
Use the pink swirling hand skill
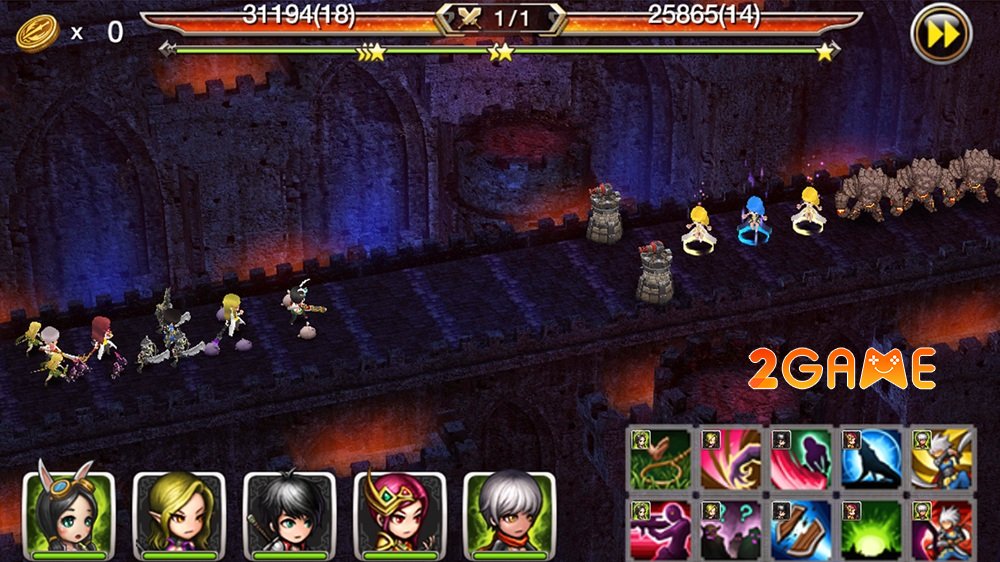[730, 459]
